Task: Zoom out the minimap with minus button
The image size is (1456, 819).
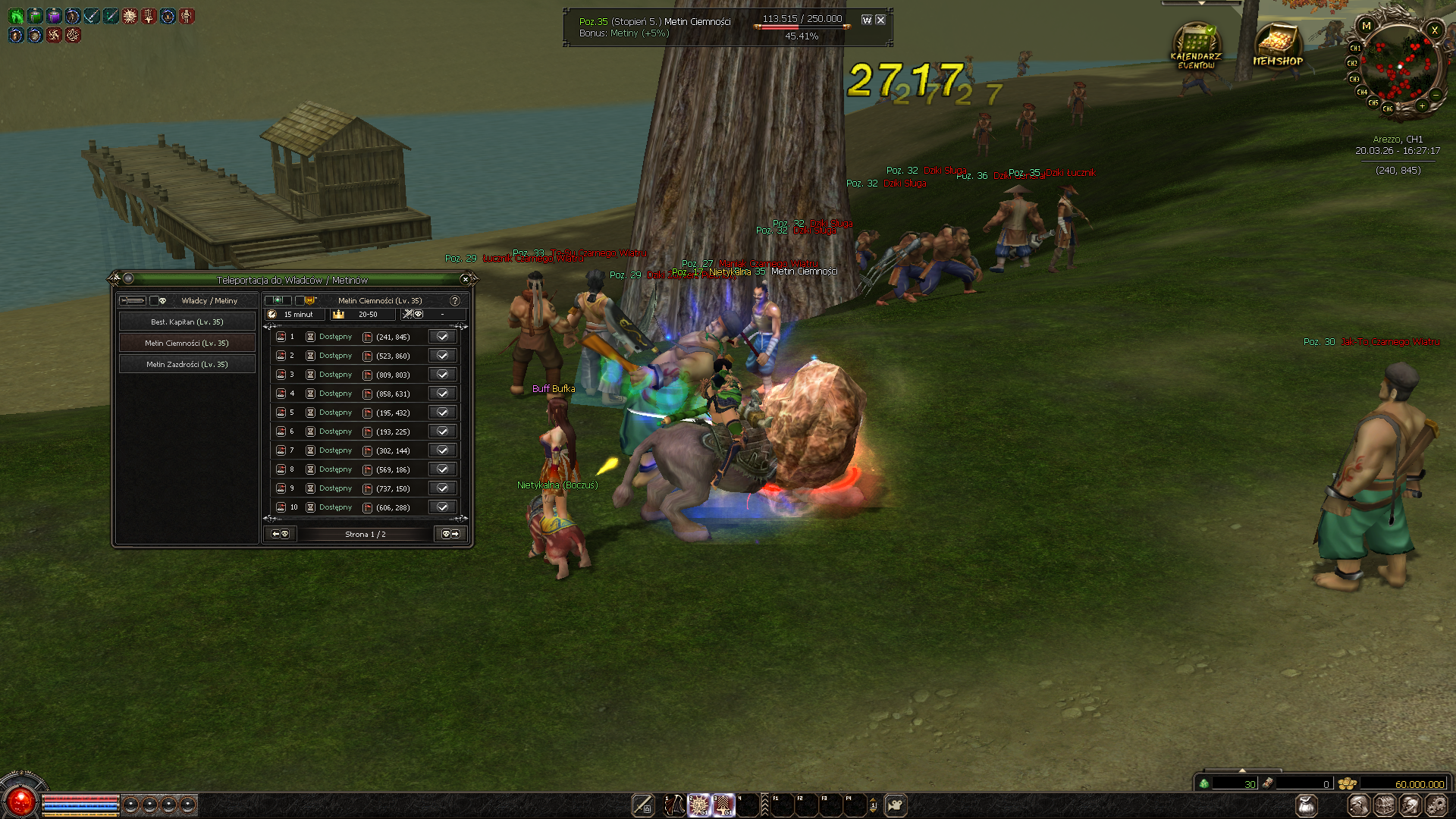Action: 1436,95
